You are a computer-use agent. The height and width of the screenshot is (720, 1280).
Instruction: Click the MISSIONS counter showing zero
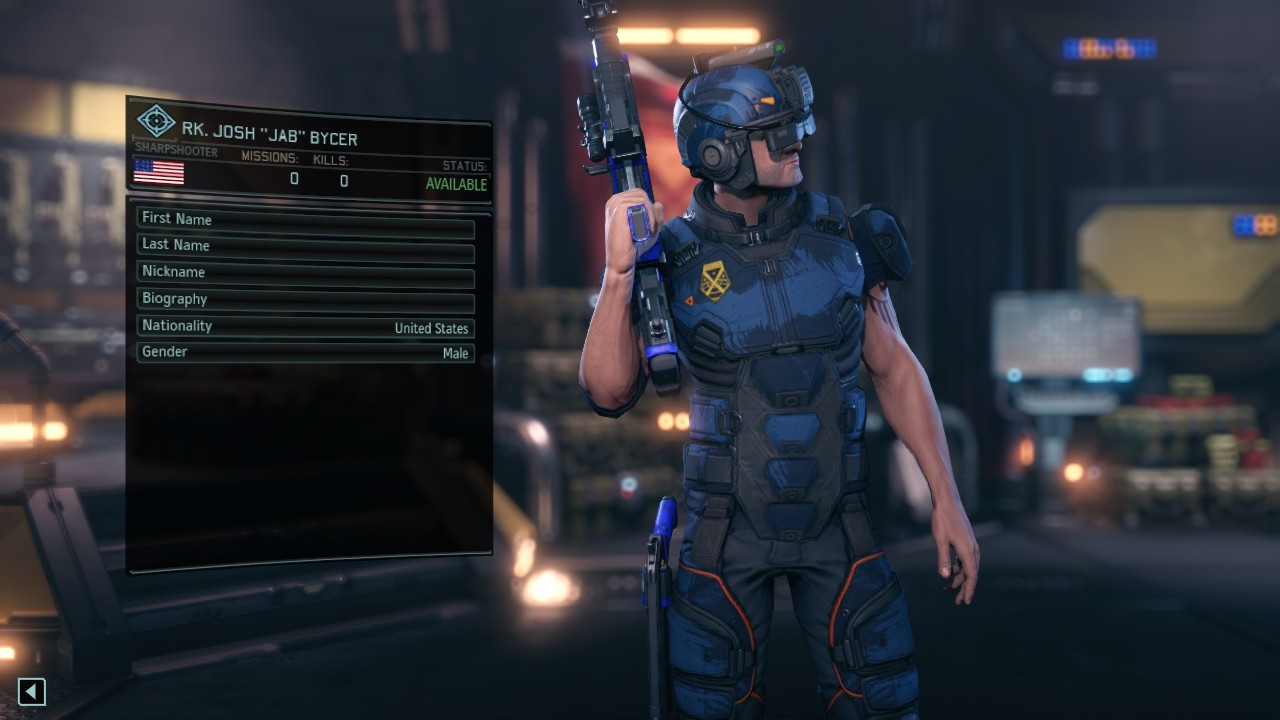(x=293, y=180)
